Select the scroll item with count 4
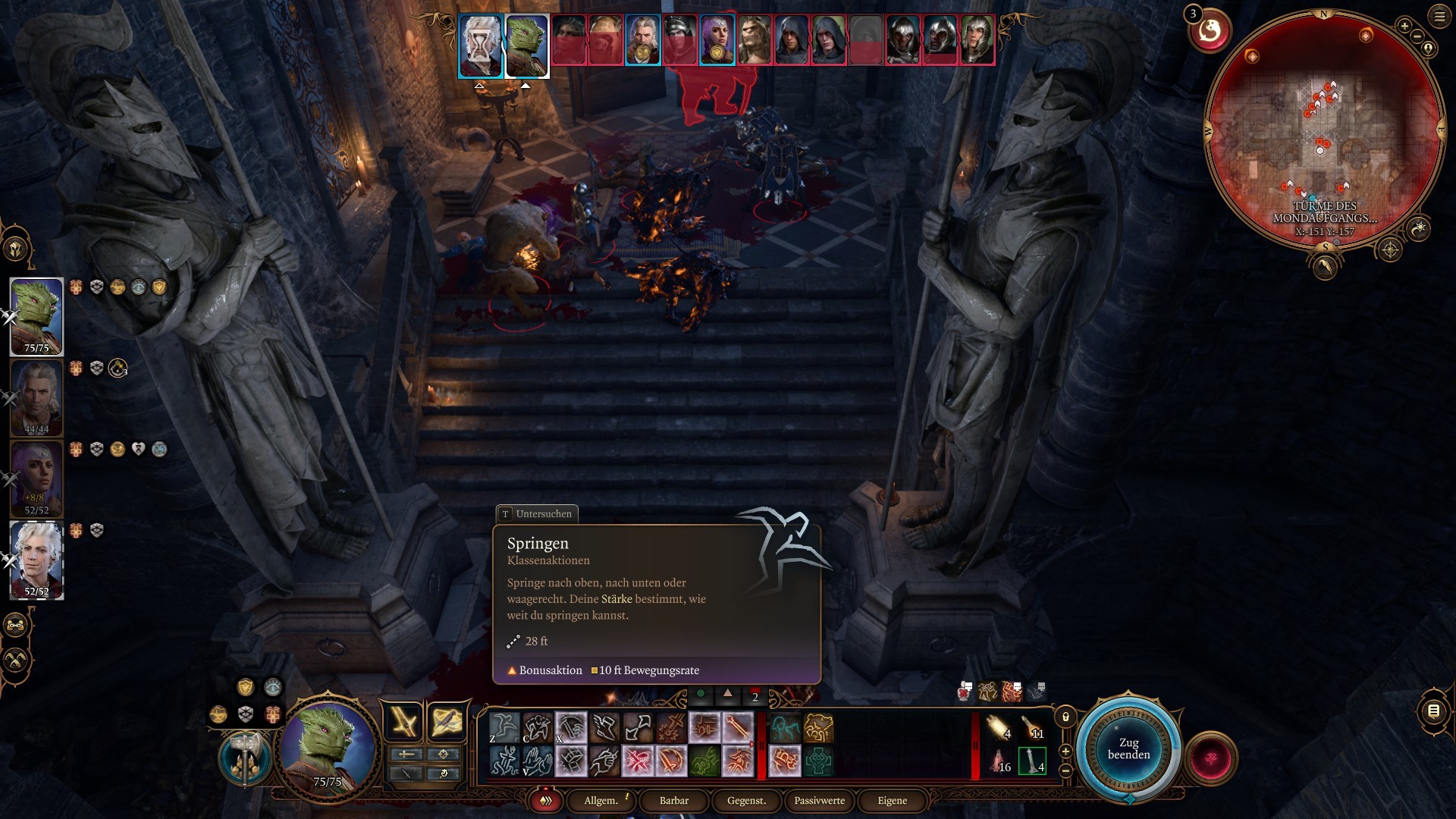The image size is (1456, 819). pos(999,728)
